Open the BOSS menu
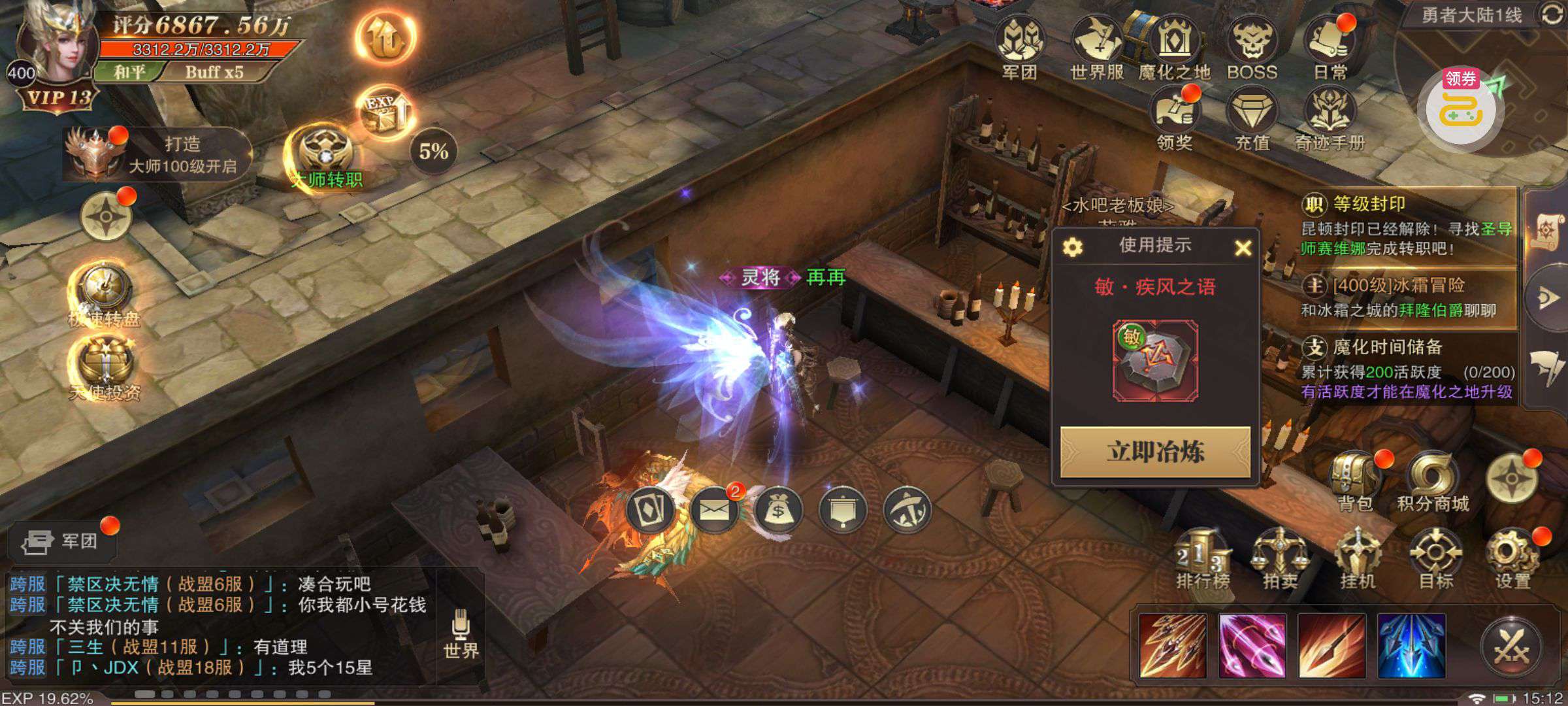The image size is (1568, 706). pos(1252,46)
